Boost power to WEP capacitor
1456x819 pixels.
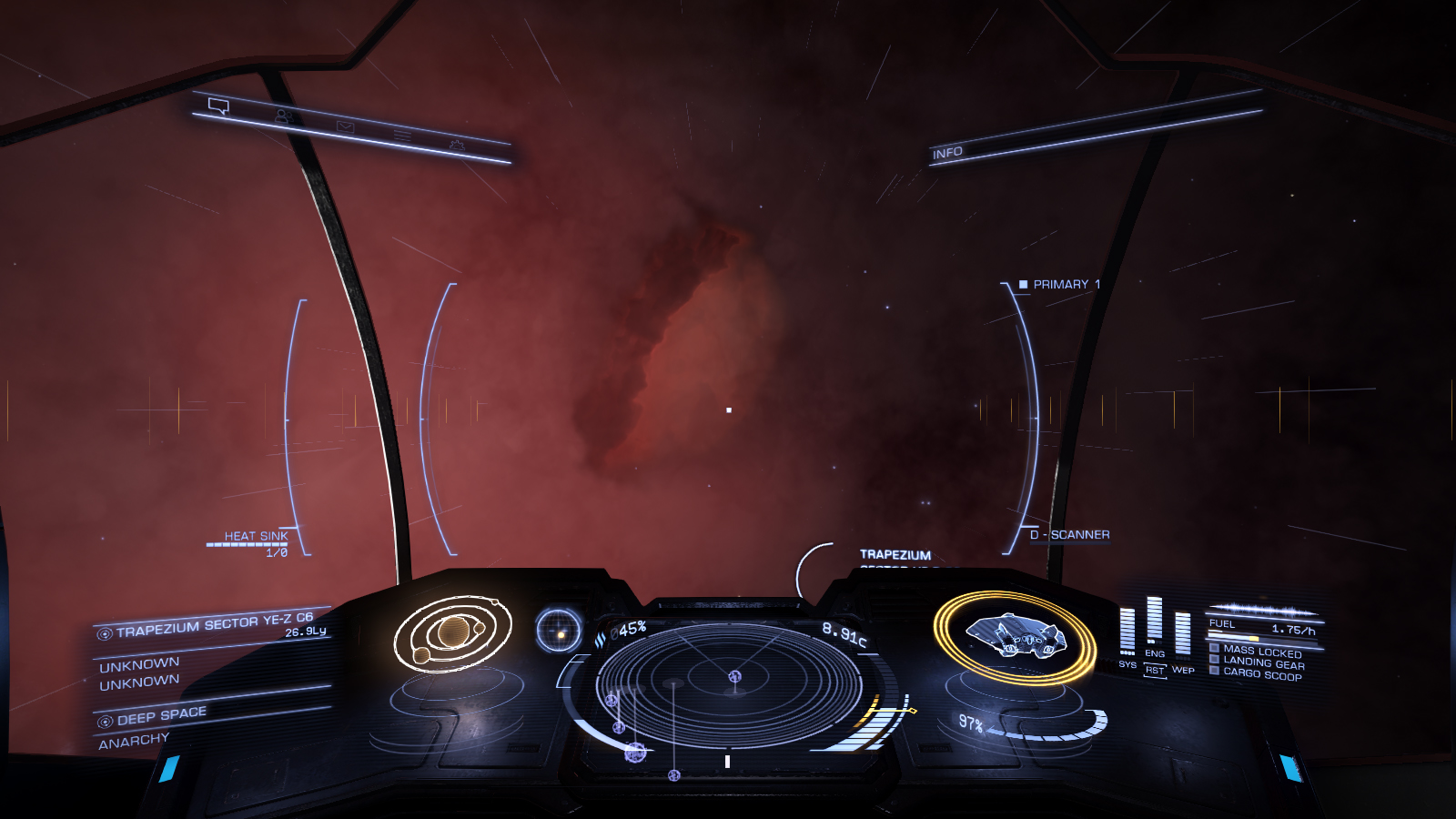click(1183, 670)
